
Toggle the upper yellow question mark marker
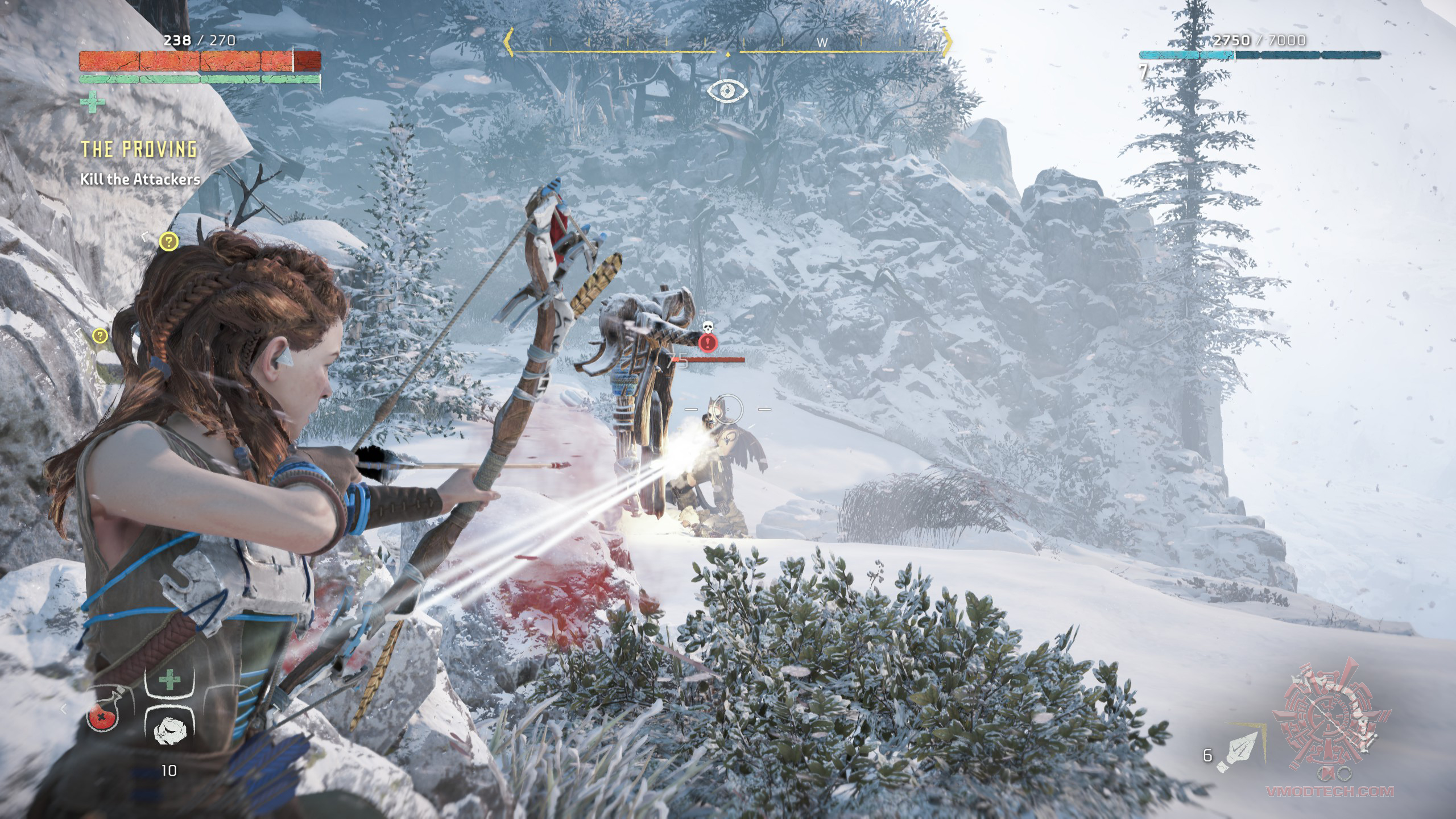pyautogui.click(x=168, y=243)
